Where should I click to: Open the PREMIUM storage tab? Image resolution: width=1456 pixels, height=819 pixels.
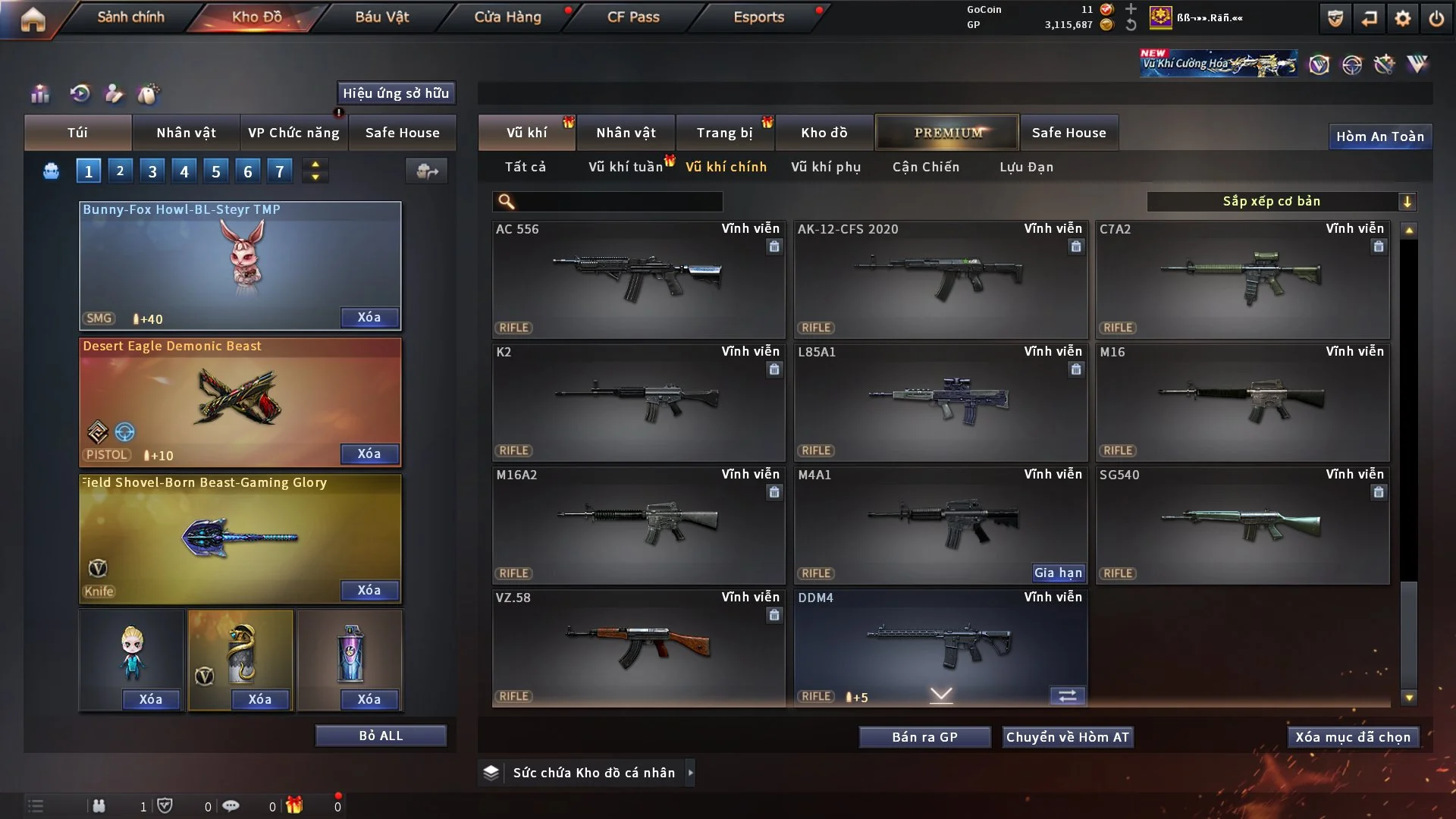coord(947,133)
